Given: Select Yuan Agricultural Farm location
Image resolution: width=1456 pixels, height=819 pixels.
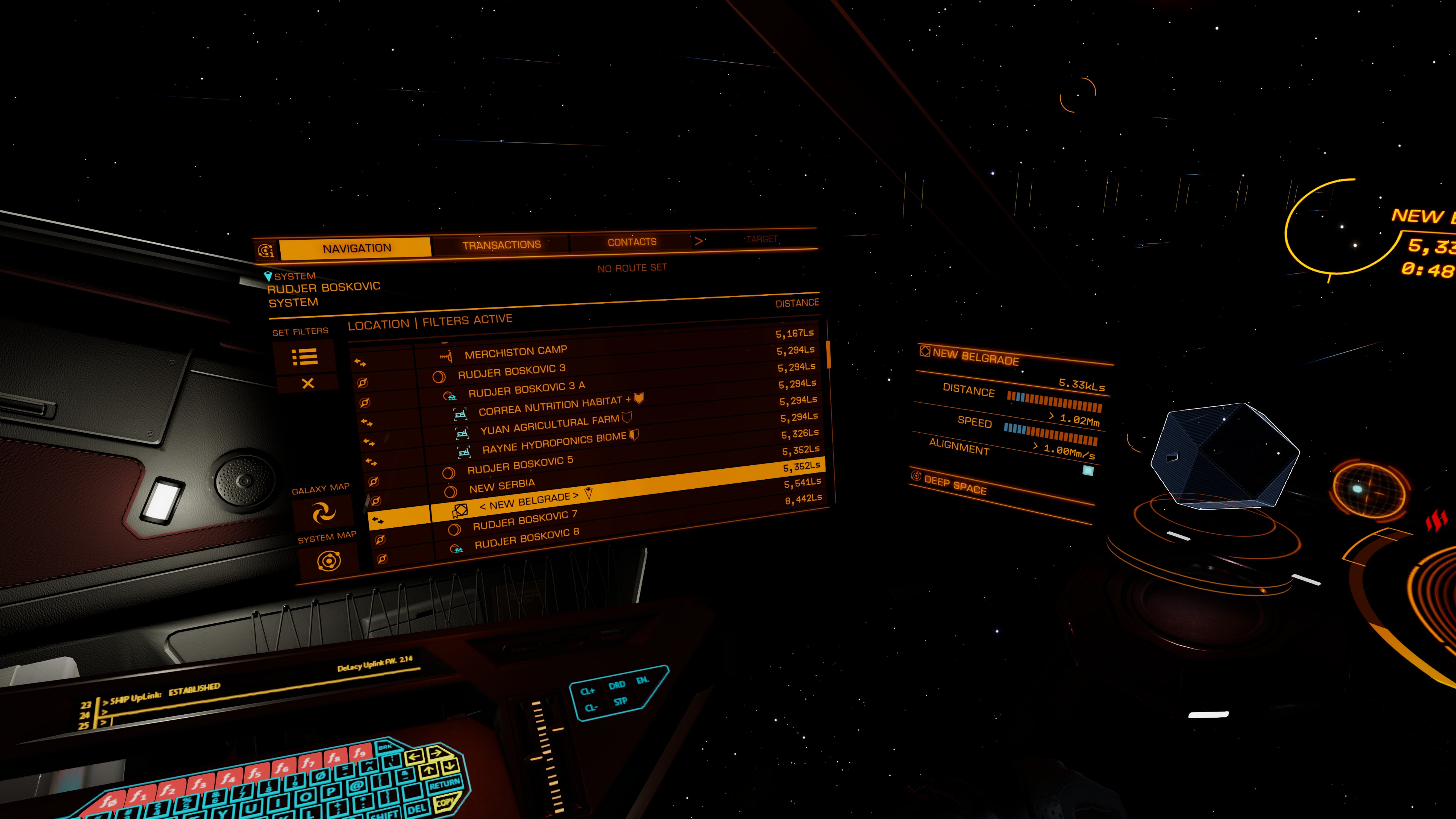Looking at the screenshot, I should pos(549,425).
